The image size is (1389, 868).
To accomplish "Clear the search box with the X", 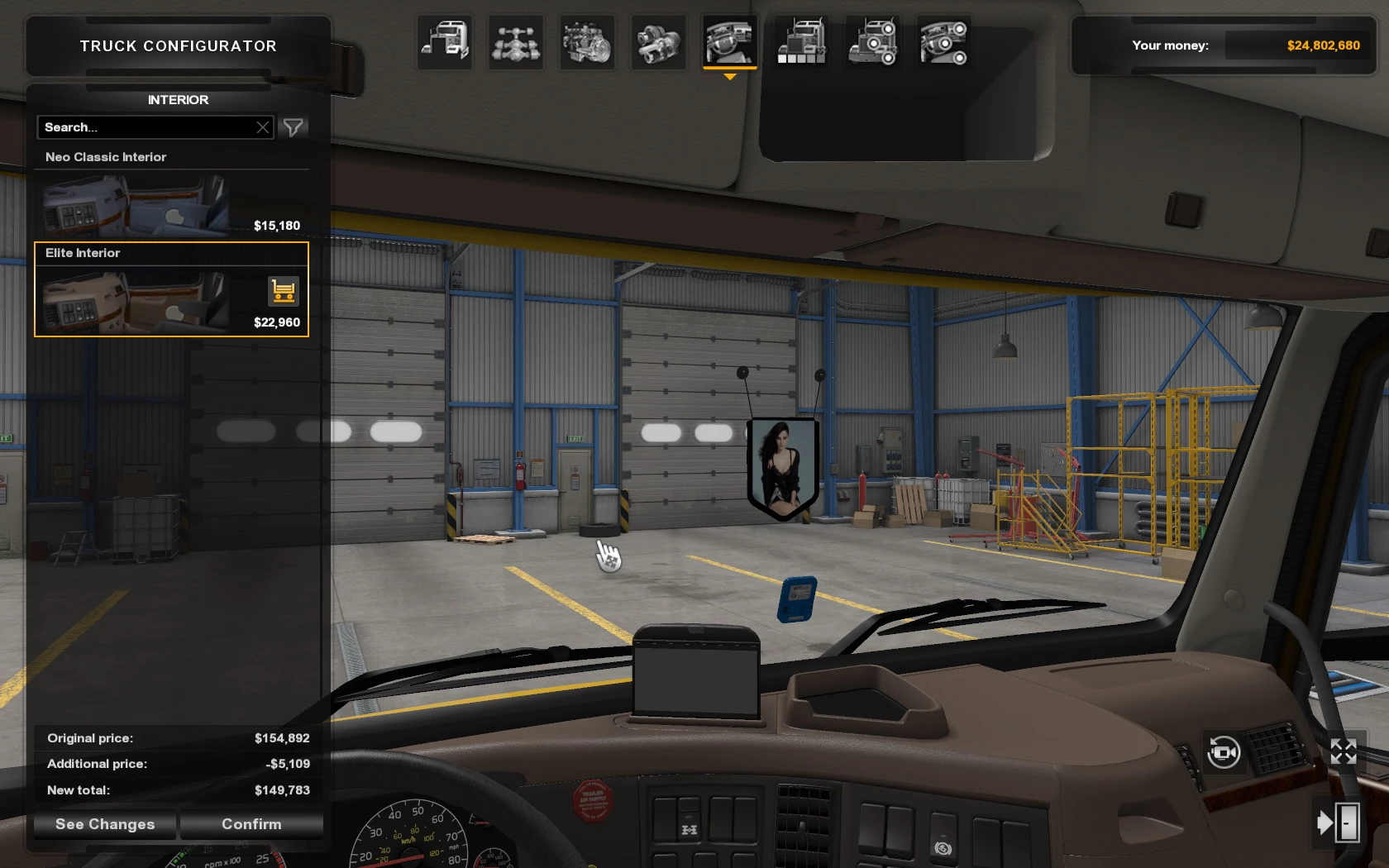I will (263, 127).
